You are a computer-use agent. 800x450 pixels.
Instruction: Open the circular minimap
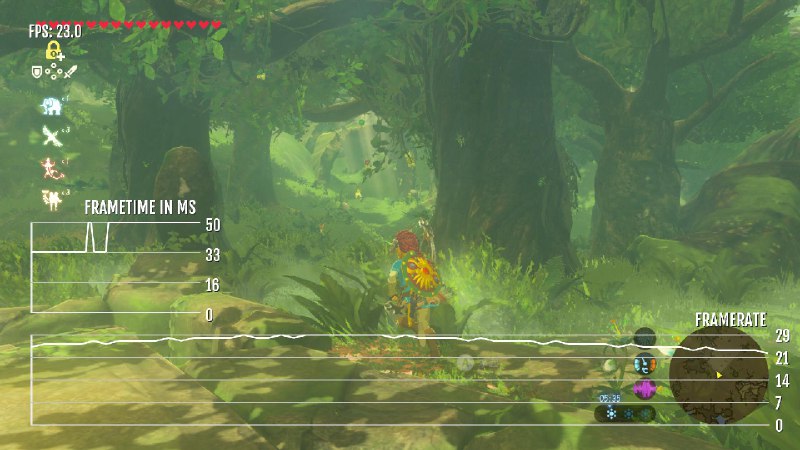[718, 377]
